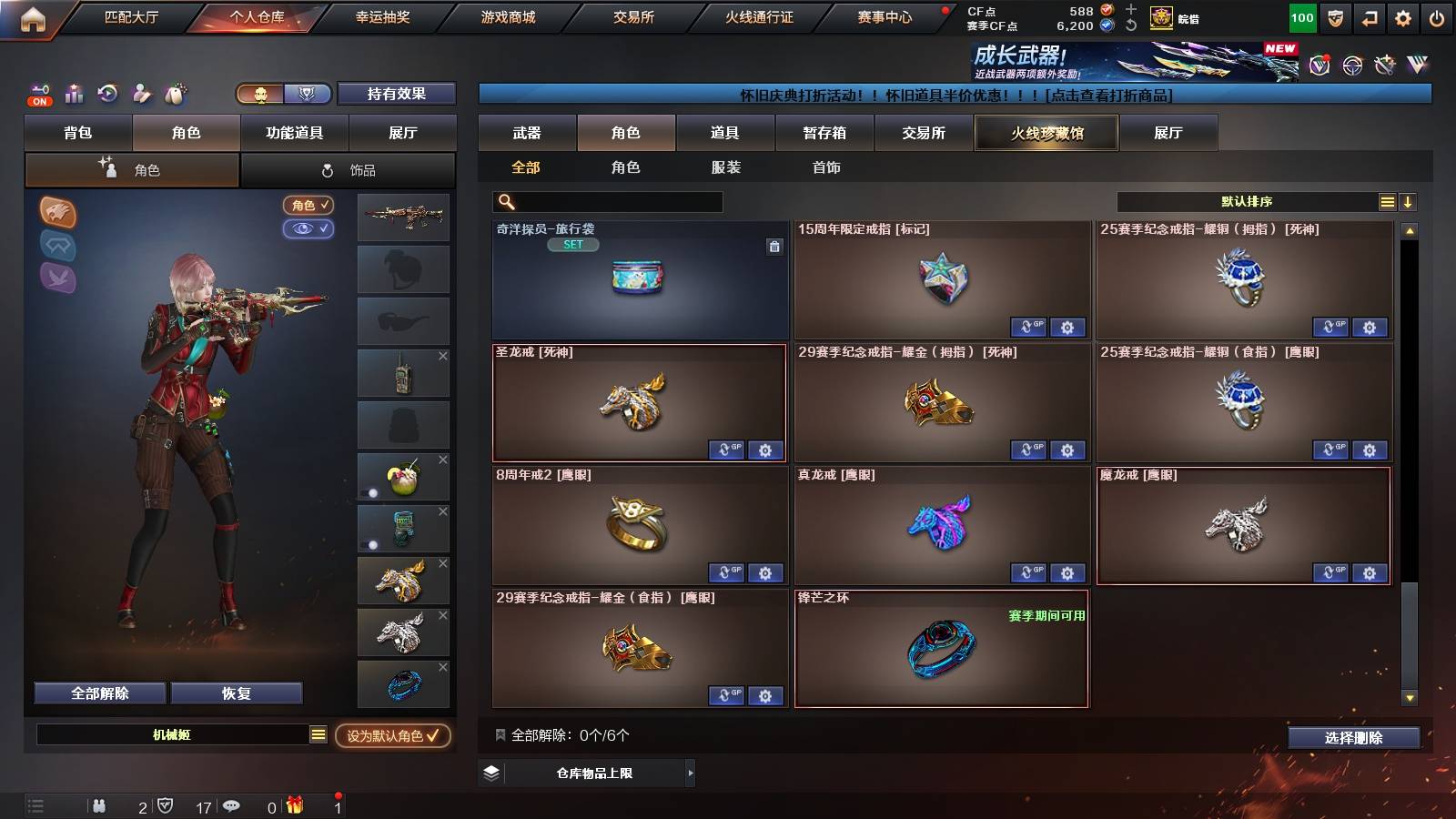Switch to the 武器 tab
Image resolution: width=1456 pixels, height=819 pixels.
point(528,132)
